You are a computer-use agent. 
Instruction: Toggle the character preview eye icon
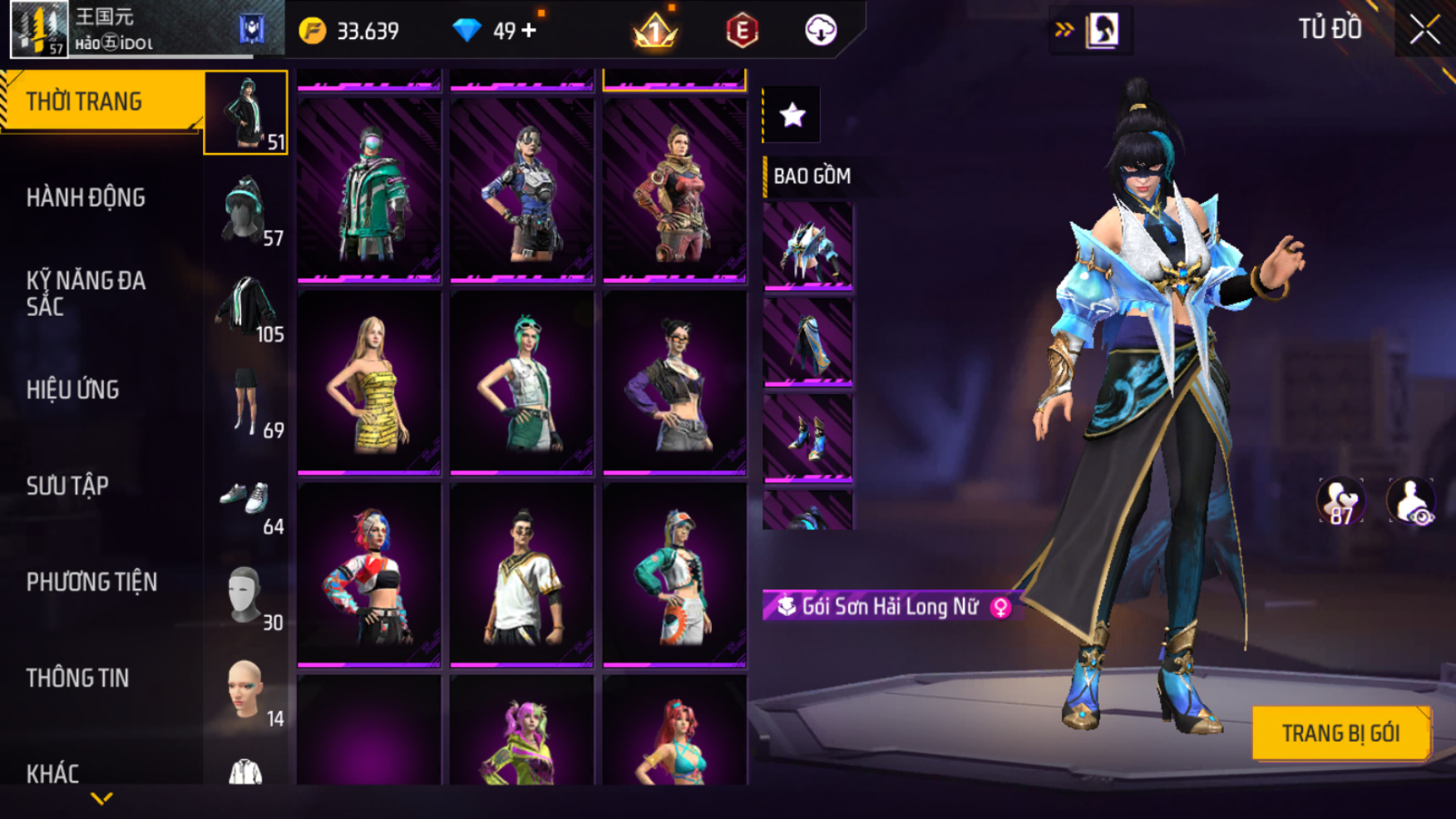[x=1411, y=501]
